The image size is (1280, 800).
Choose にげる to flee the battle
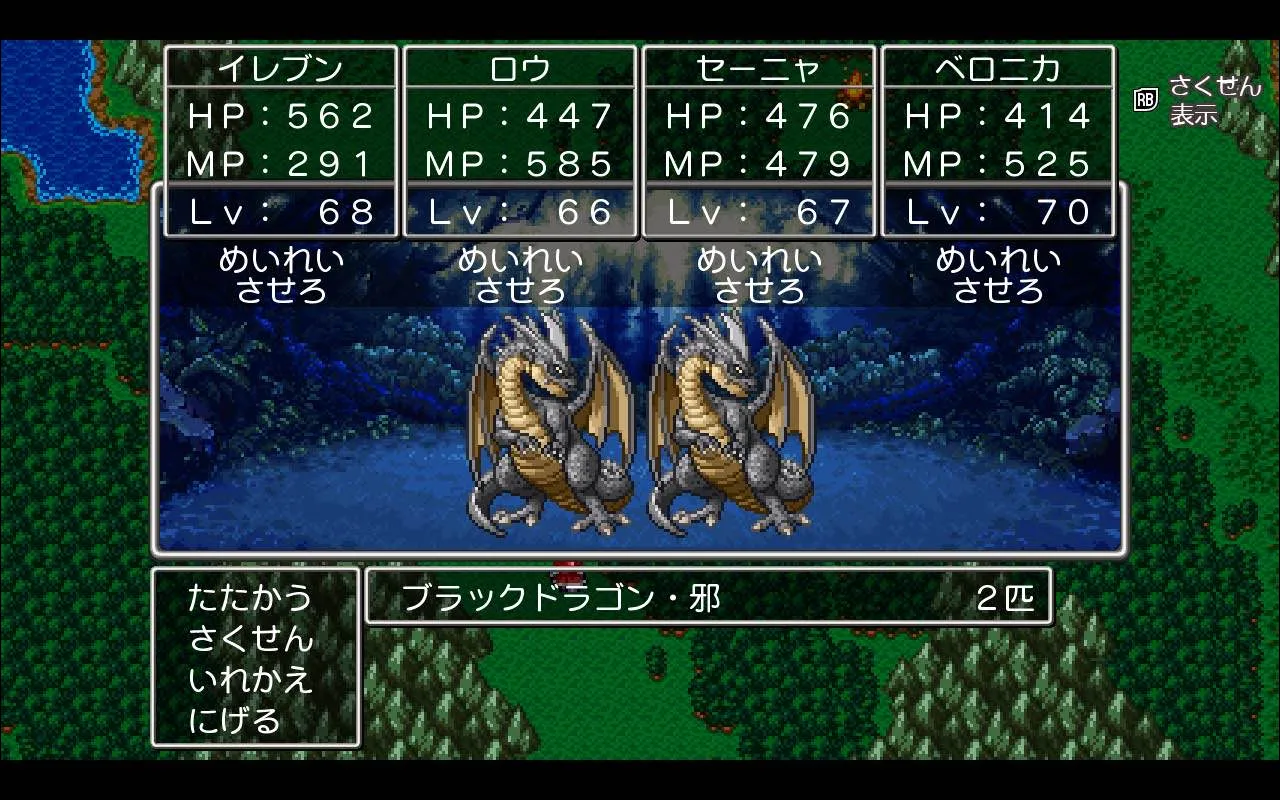coord(235,720)
